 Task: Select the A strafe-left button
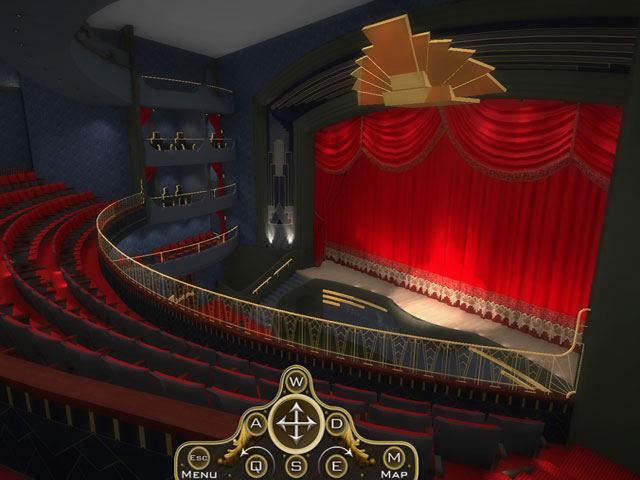[256, 424]
